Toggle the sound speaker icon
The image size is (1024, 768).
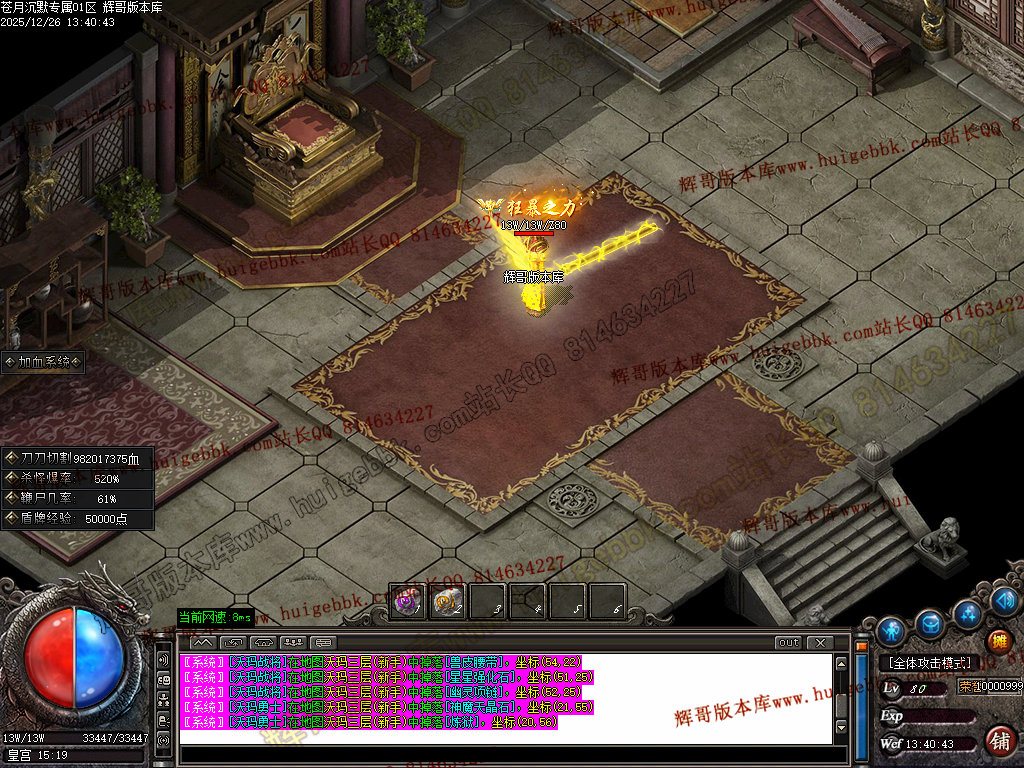click(1005, 601)
